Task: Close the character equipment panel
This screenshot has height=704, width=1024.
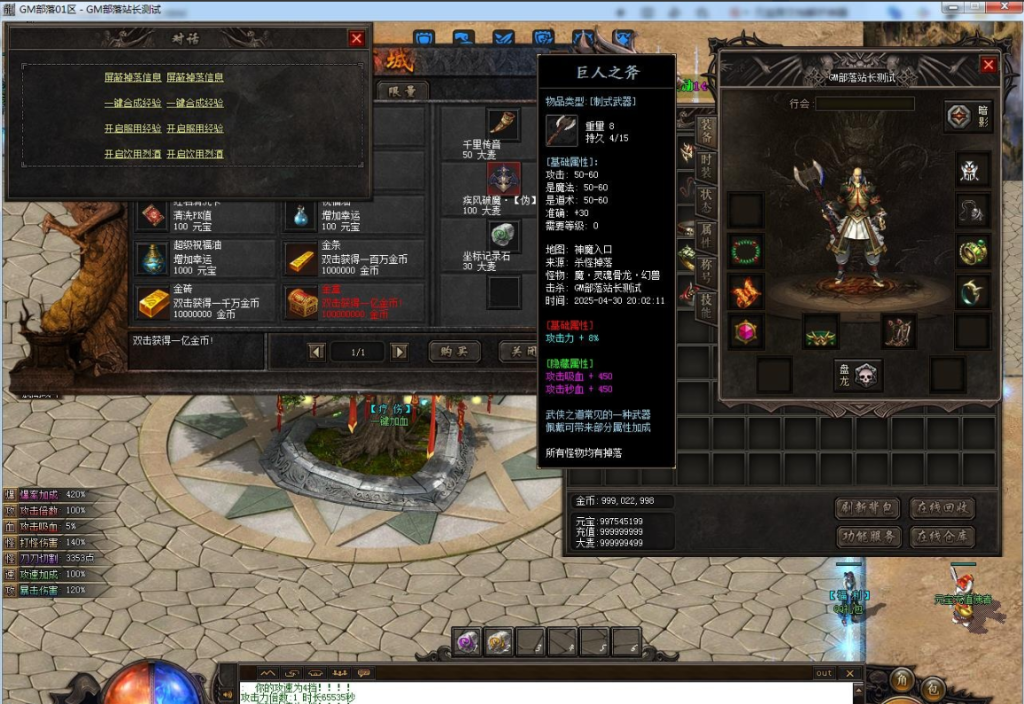Action: tap(988, 65)
